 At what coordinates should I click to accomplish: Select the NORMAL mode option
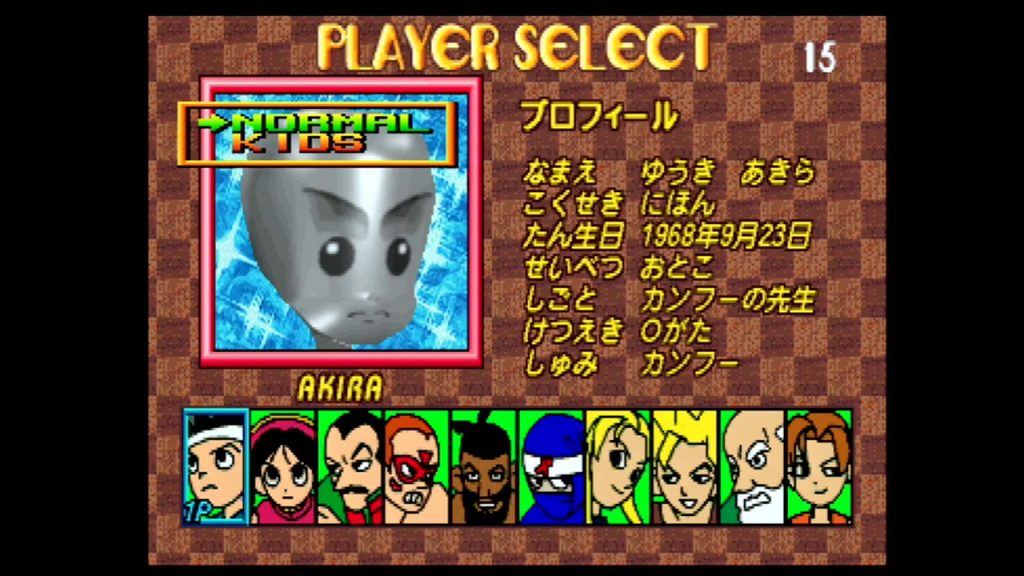coord(328,122)
